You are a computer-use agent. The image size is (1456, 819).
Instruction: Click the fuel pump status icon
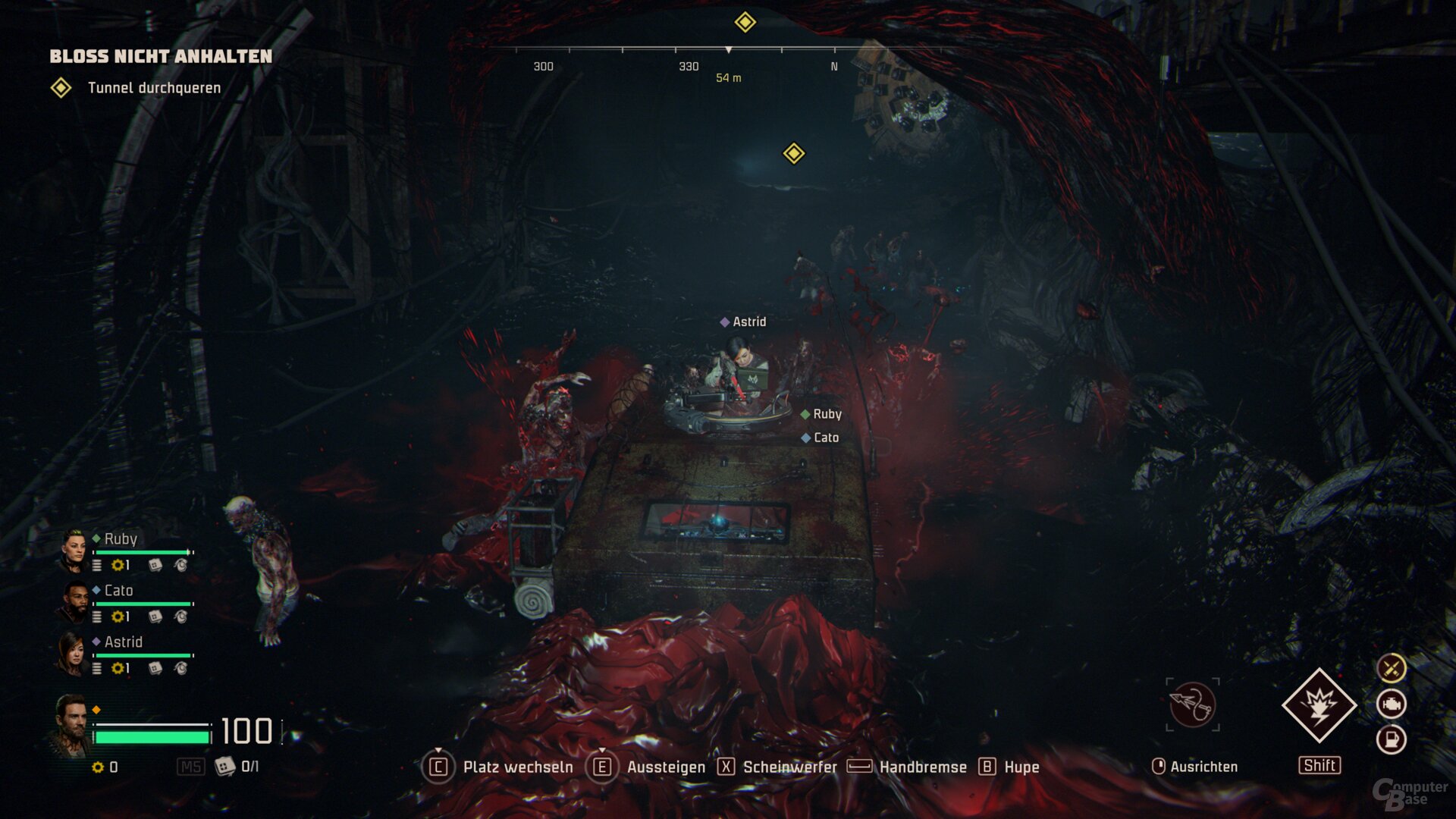[1391, 739]
